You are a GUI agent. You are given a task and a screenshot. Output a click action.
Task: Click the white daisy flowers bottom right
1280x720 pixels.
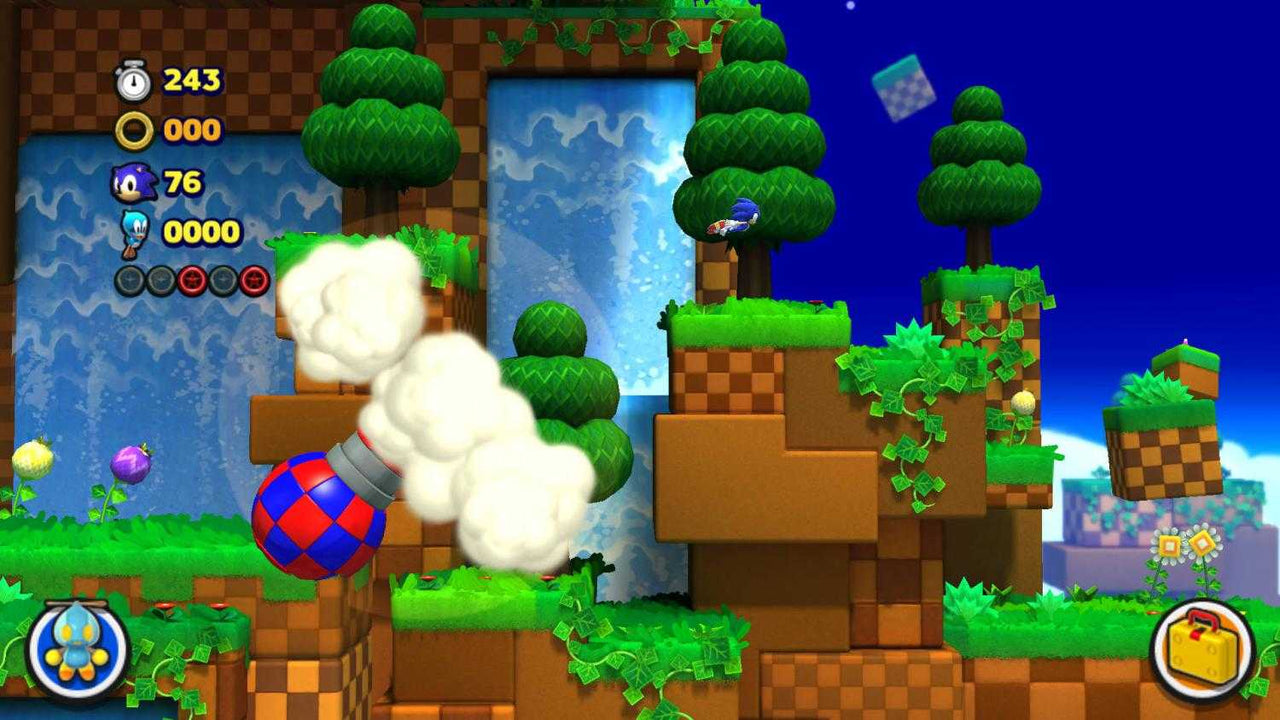pos(1188,545)
